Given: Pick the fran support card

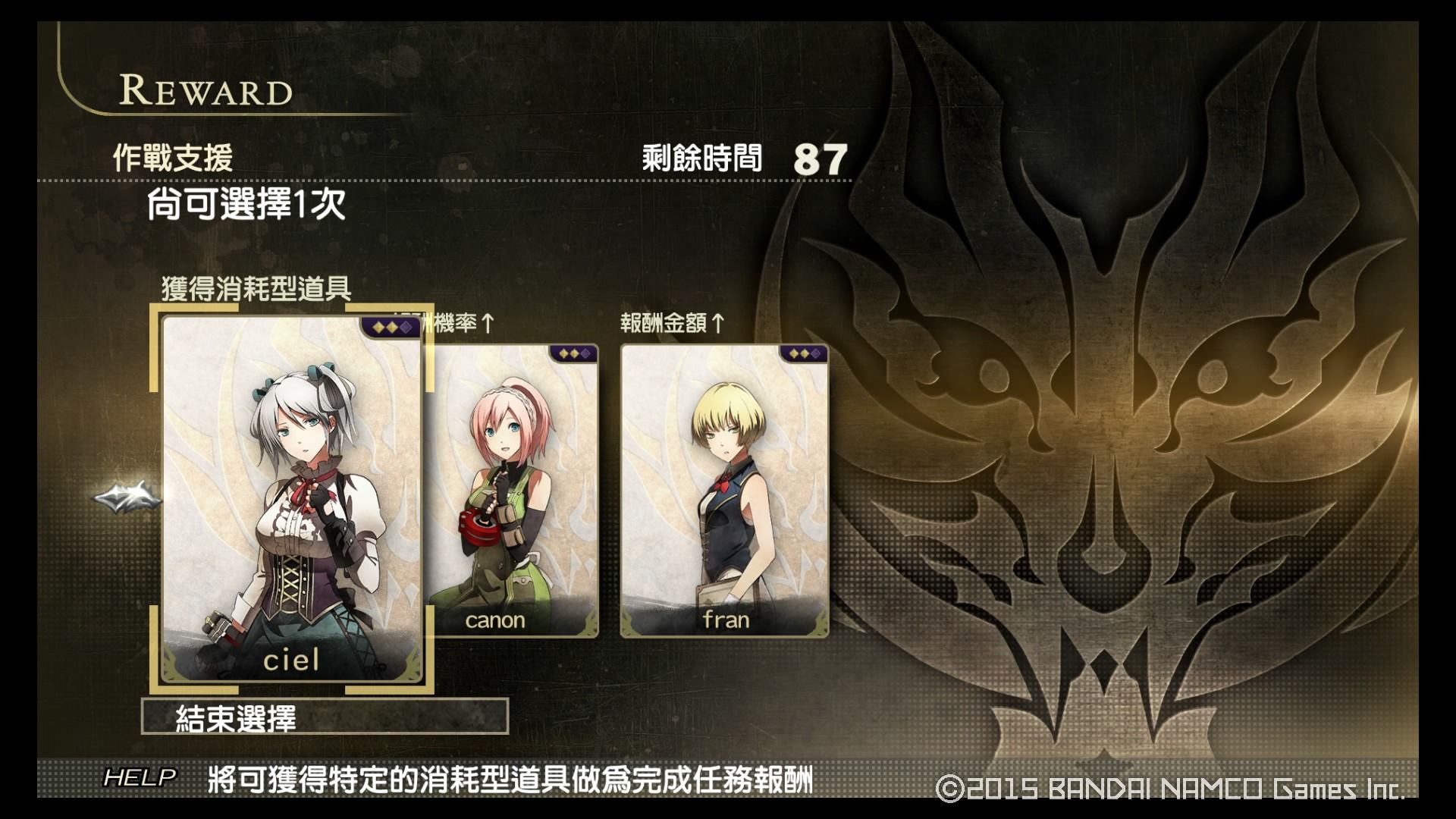Looking at the screenshot, I should [x=724, y=491].
